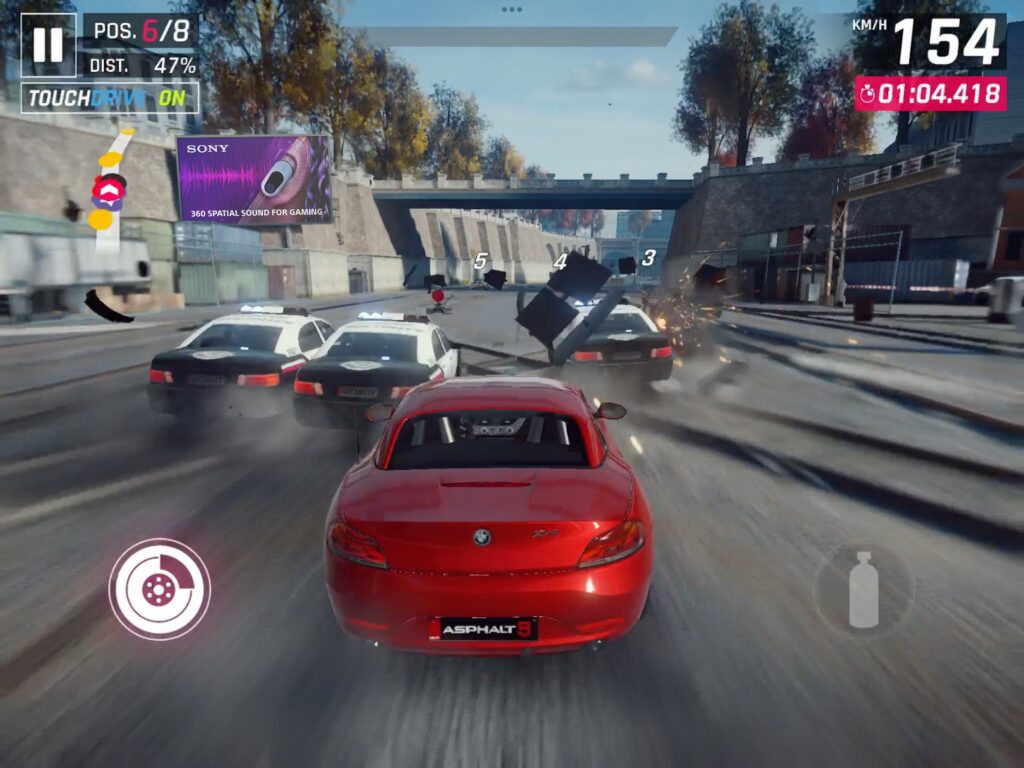The image size is (1024, 768).
Task: Toggle the TouchDrive ON setting
Action: pyautogui.click(x=110, y=98)
